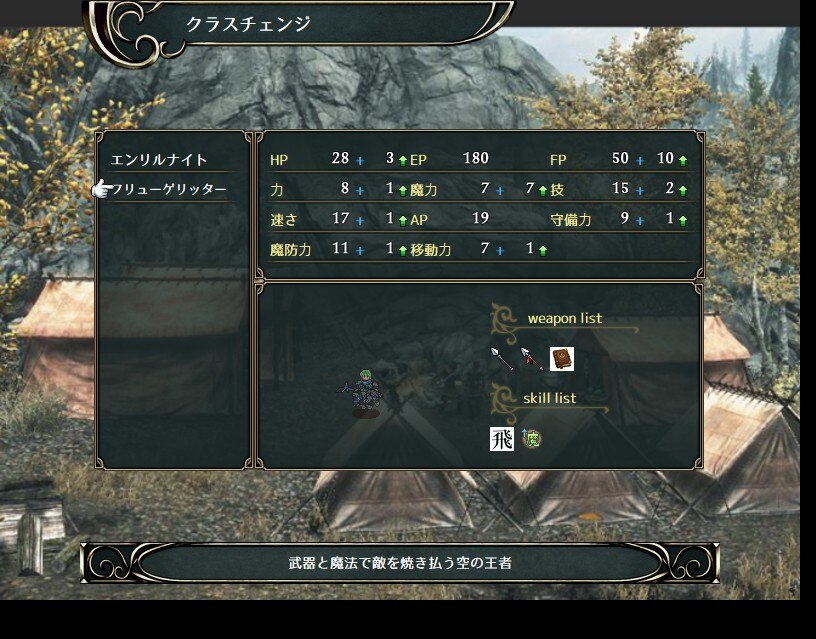
Task: Choose the フリューゲリッター class option
Action: (x=170, y=189)
